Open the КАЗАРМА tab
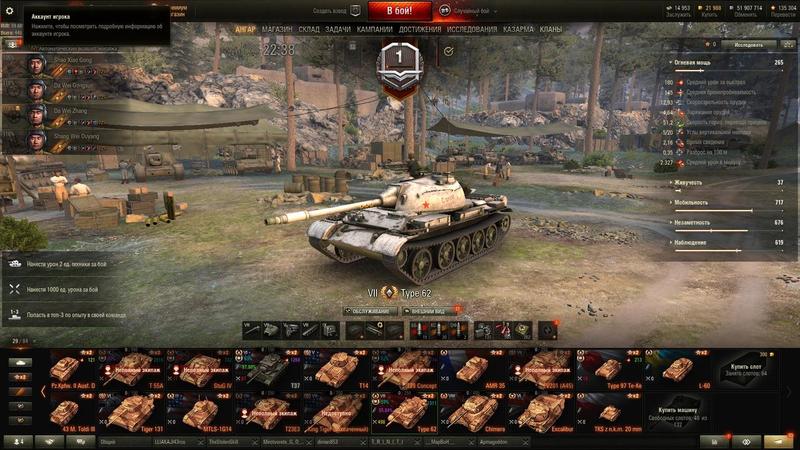 click(x=518, y=30)
